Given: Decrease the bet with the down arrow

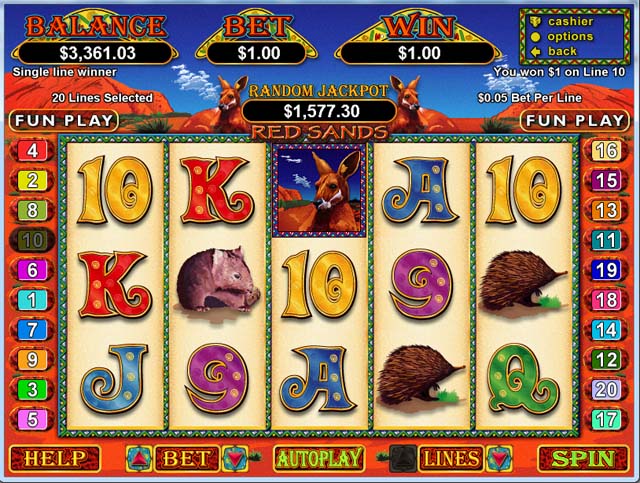Looking at the screenshot, I should click(x=236, y=459).
